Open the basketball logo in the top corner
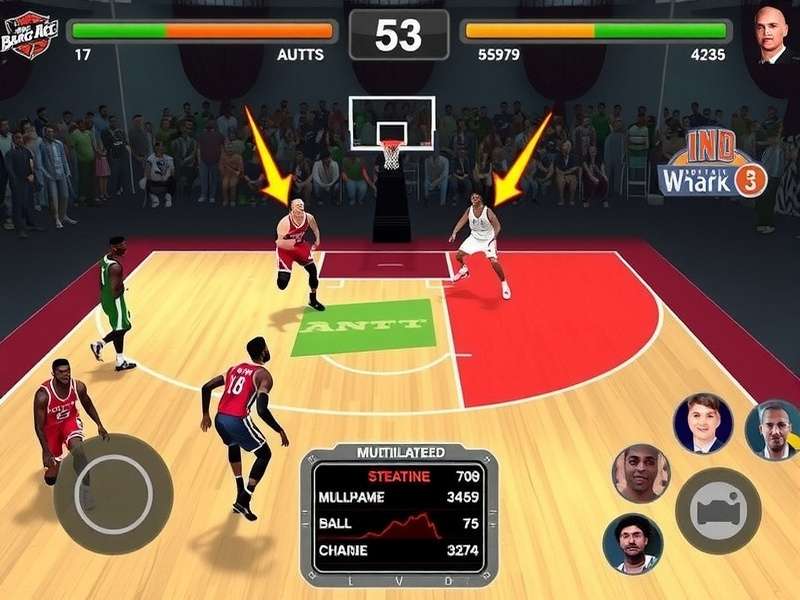This screenshot has width=800, height=600. 27,31
